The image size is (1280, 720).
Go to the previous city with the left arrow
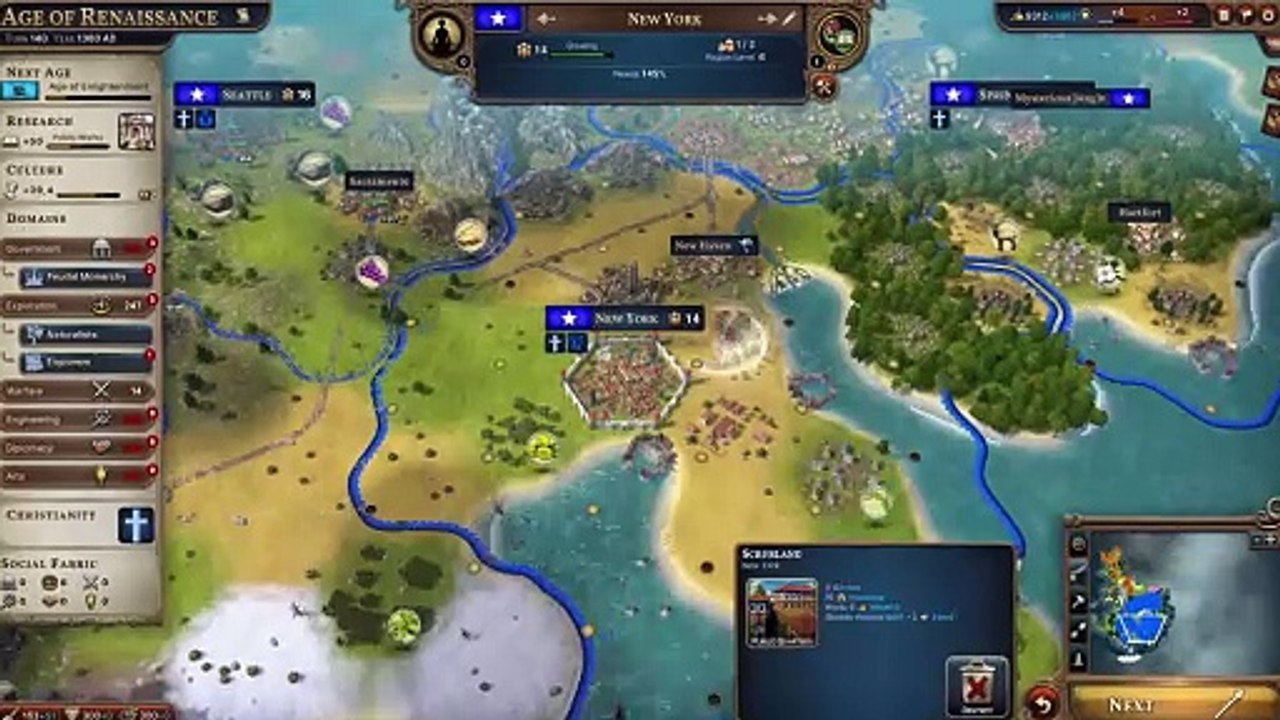point(546,19)
